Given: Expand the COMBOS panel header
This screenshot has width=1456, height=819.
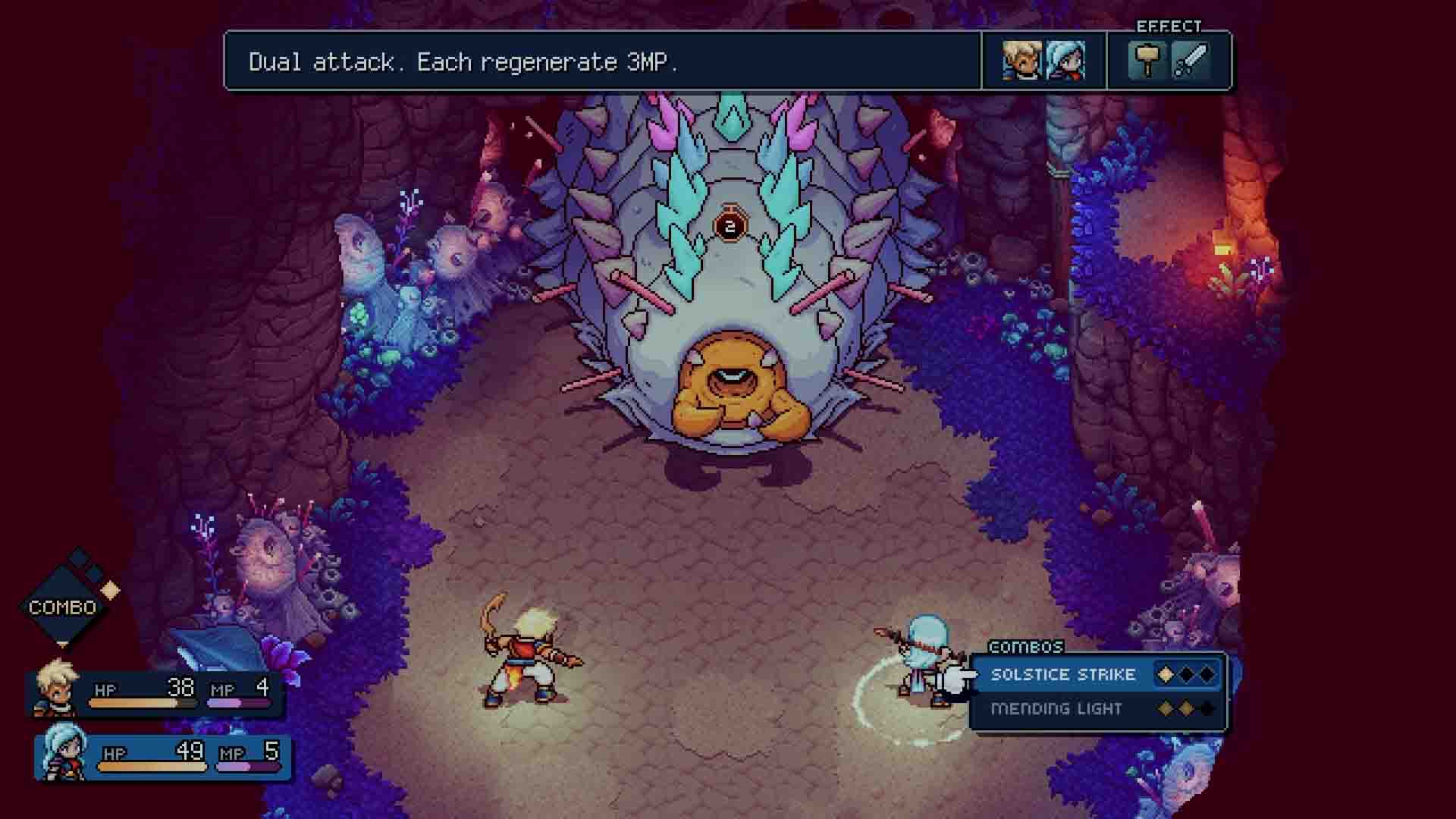Looking at the screenshot, I should (x=1025, y=648).
